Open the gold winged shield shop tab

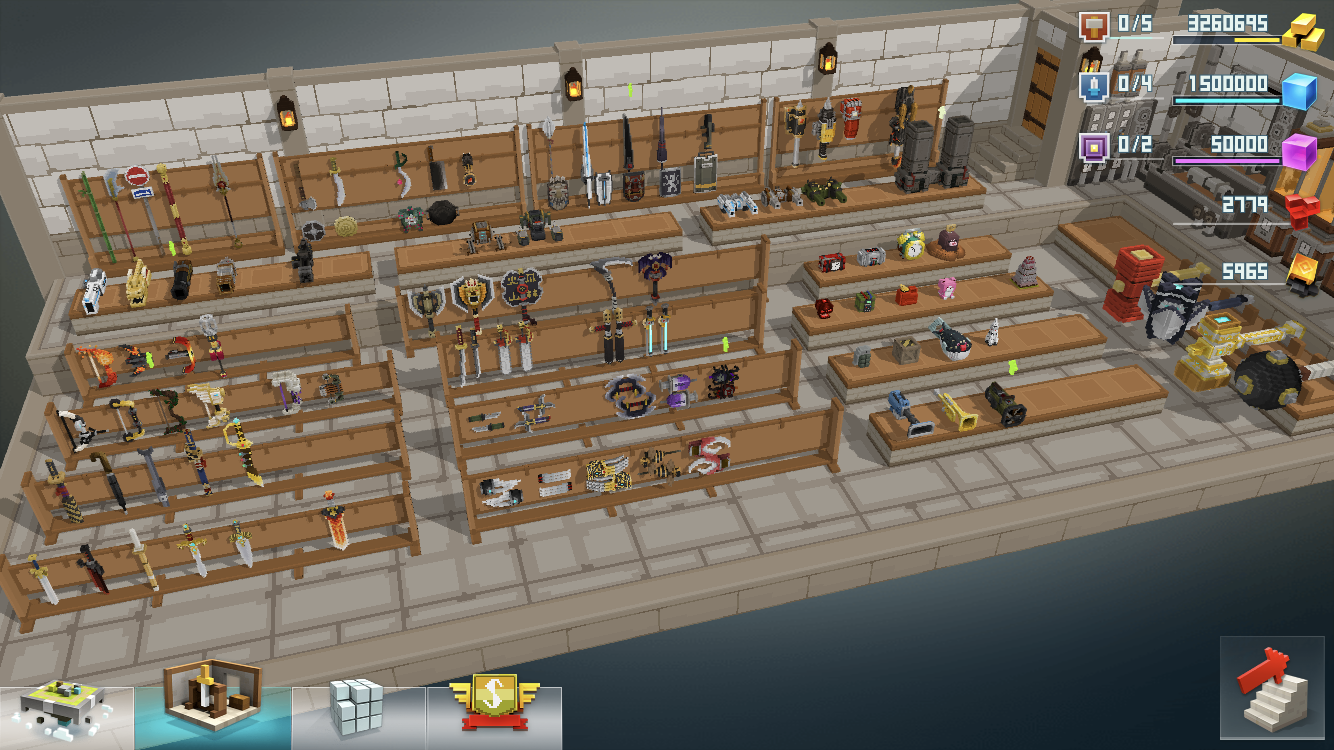(x=493, y=704)
